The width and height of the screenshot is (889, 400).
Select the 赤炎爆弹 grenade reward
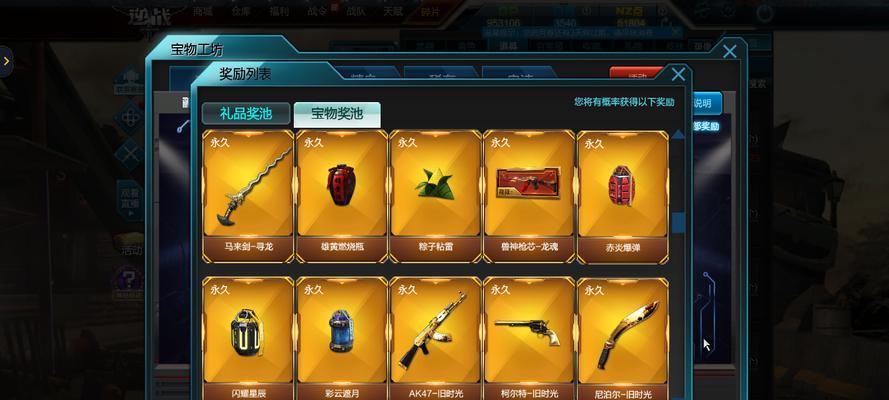tap(623, 194)
